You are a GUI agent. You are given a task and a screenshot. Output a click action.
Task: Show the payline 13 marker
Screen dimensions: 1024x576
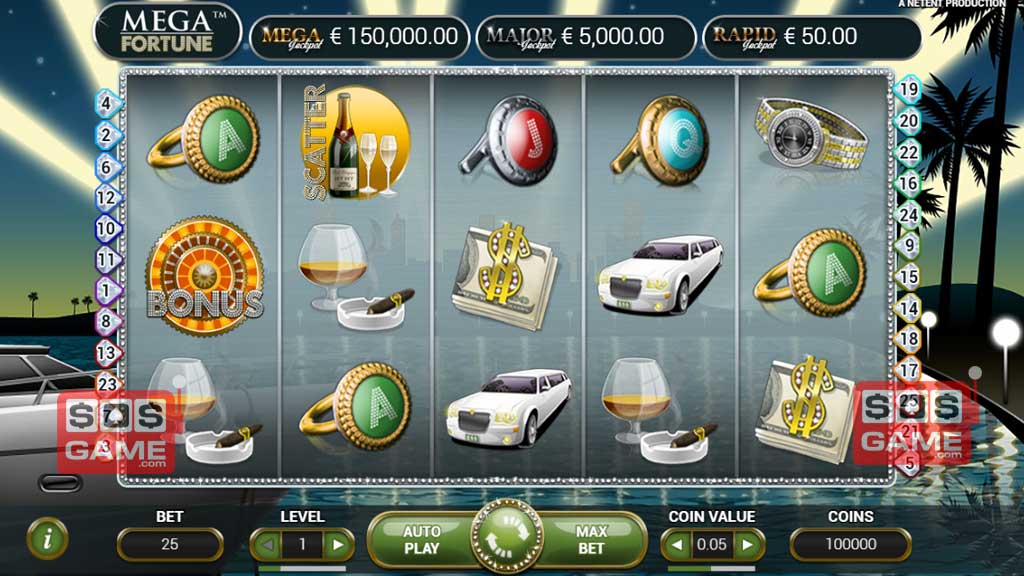click(107, 352)
